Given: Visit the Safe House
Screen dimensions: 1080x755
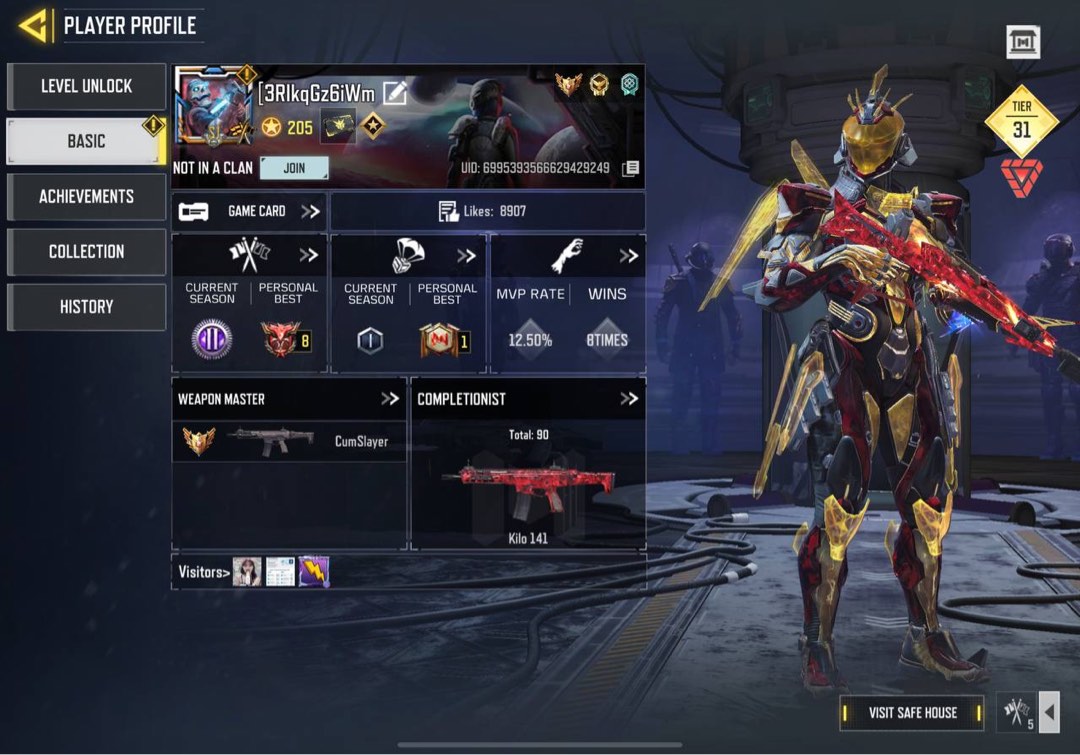Looking at the screenshot, I should (x=912, y=713).
